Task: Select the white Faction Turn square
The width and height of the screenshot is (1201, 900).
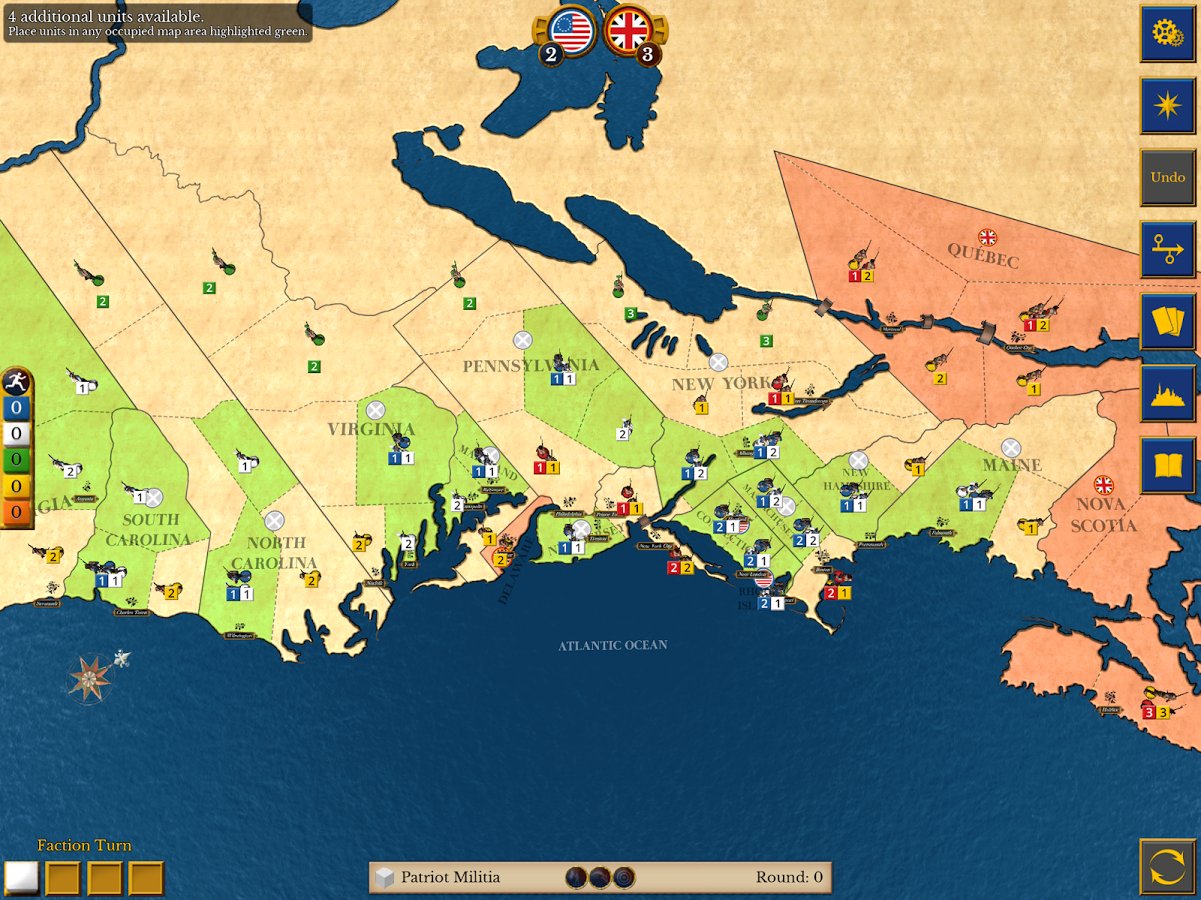Action: (21, 878)
